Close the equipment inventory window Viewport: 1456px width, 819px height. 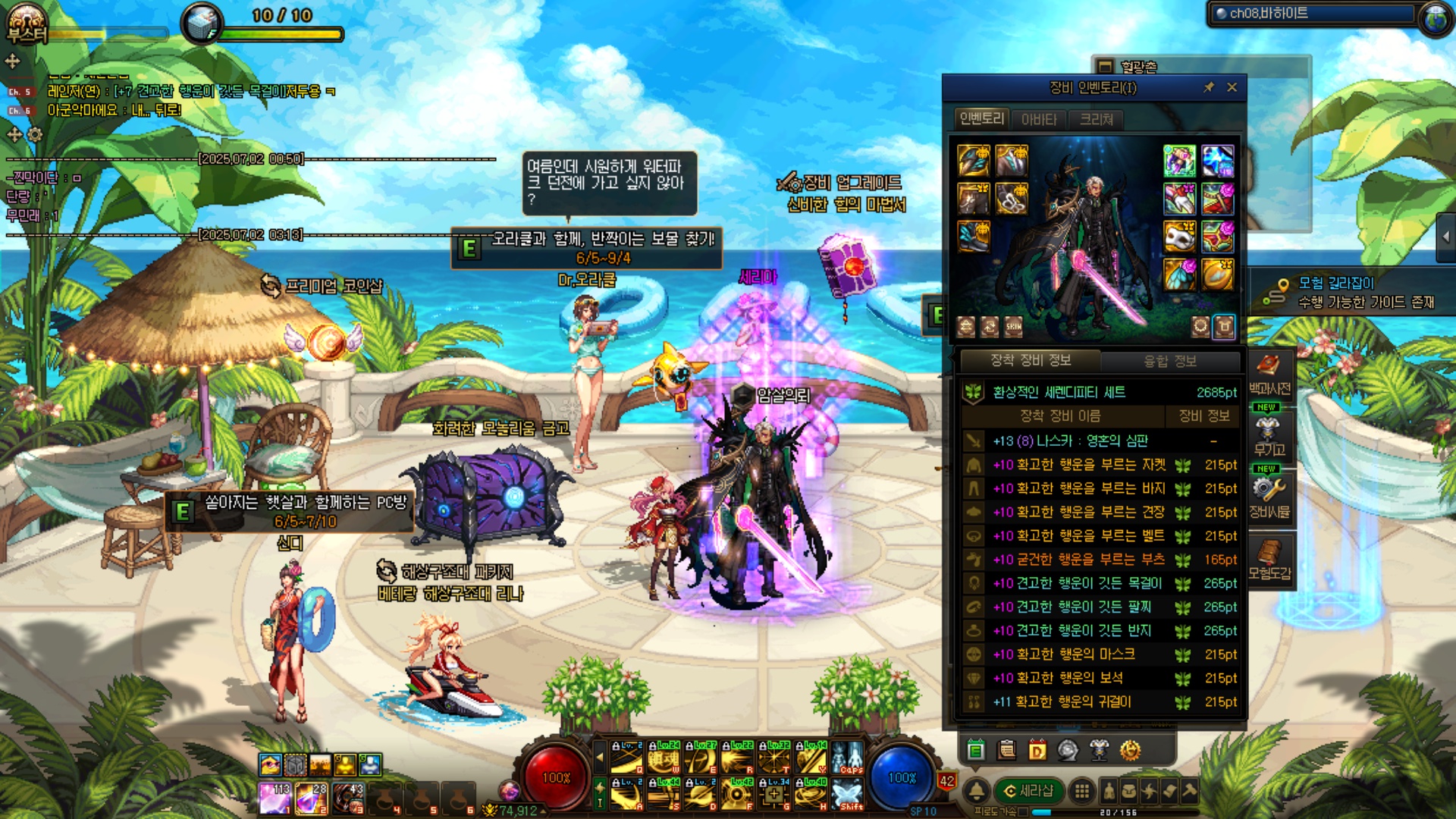click(x=1232, y=88)
